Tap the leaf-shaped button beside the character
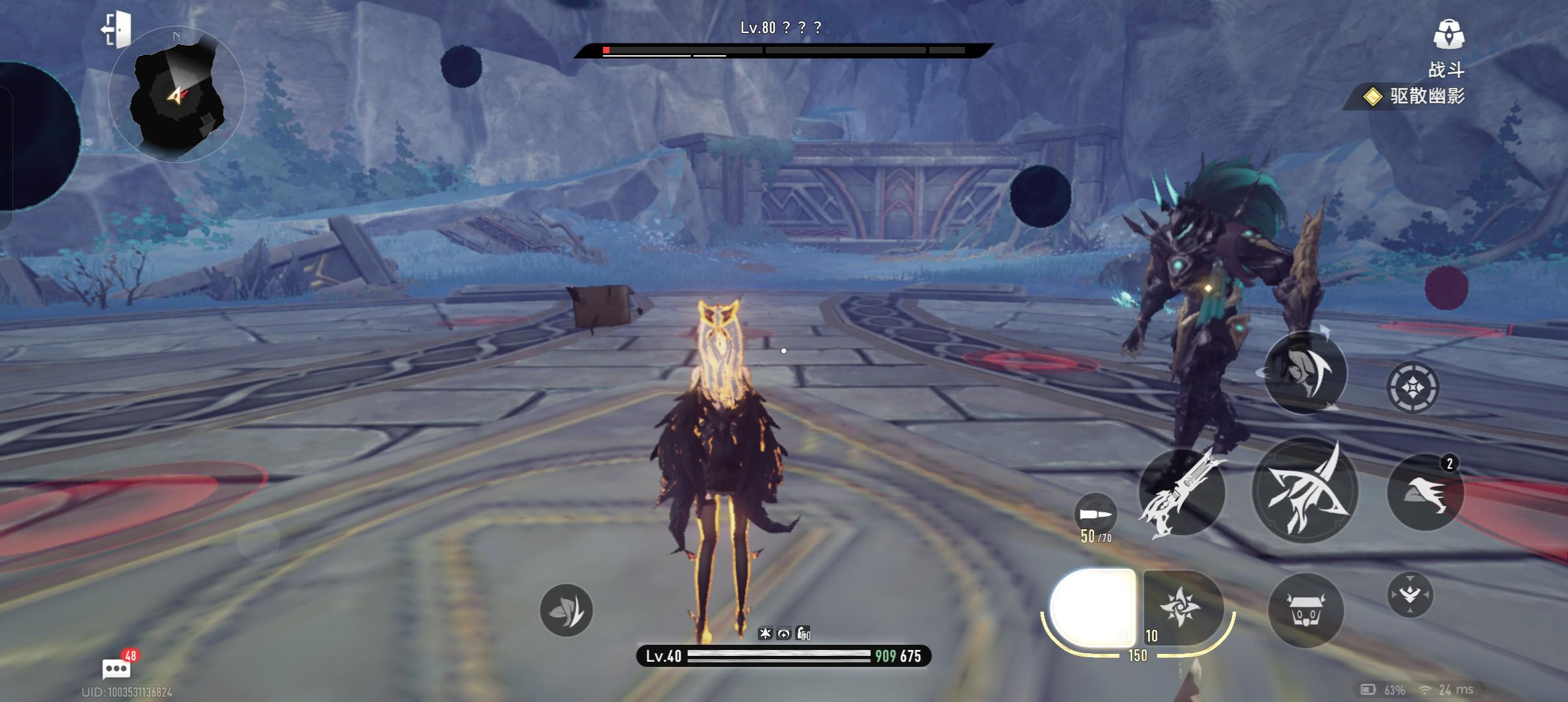Viewport: 1568px width, 702px height. click(x=566, y=610)
